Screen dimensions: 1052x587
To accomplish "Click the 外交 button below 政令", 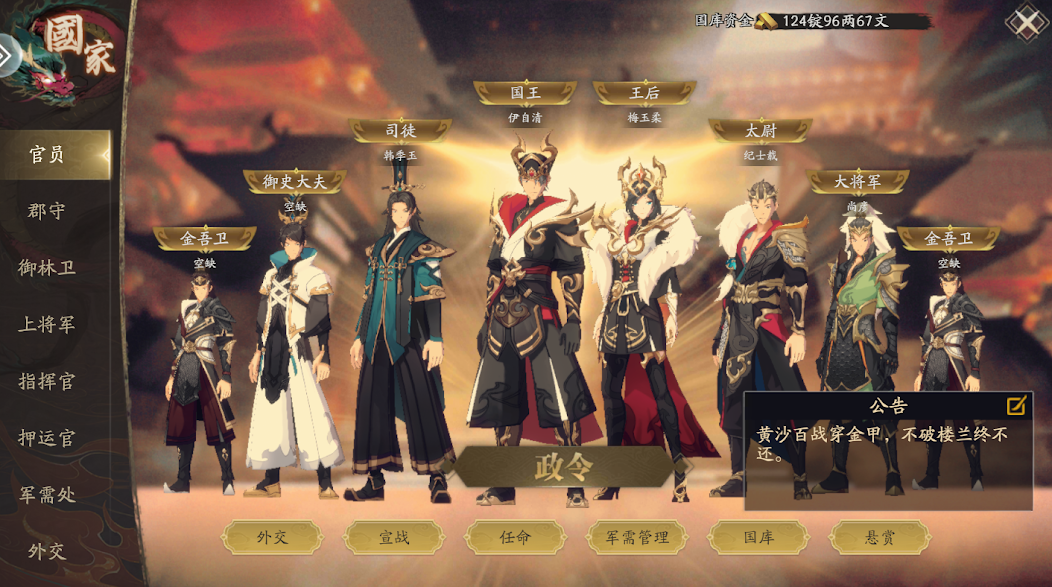I will point(272,537).
